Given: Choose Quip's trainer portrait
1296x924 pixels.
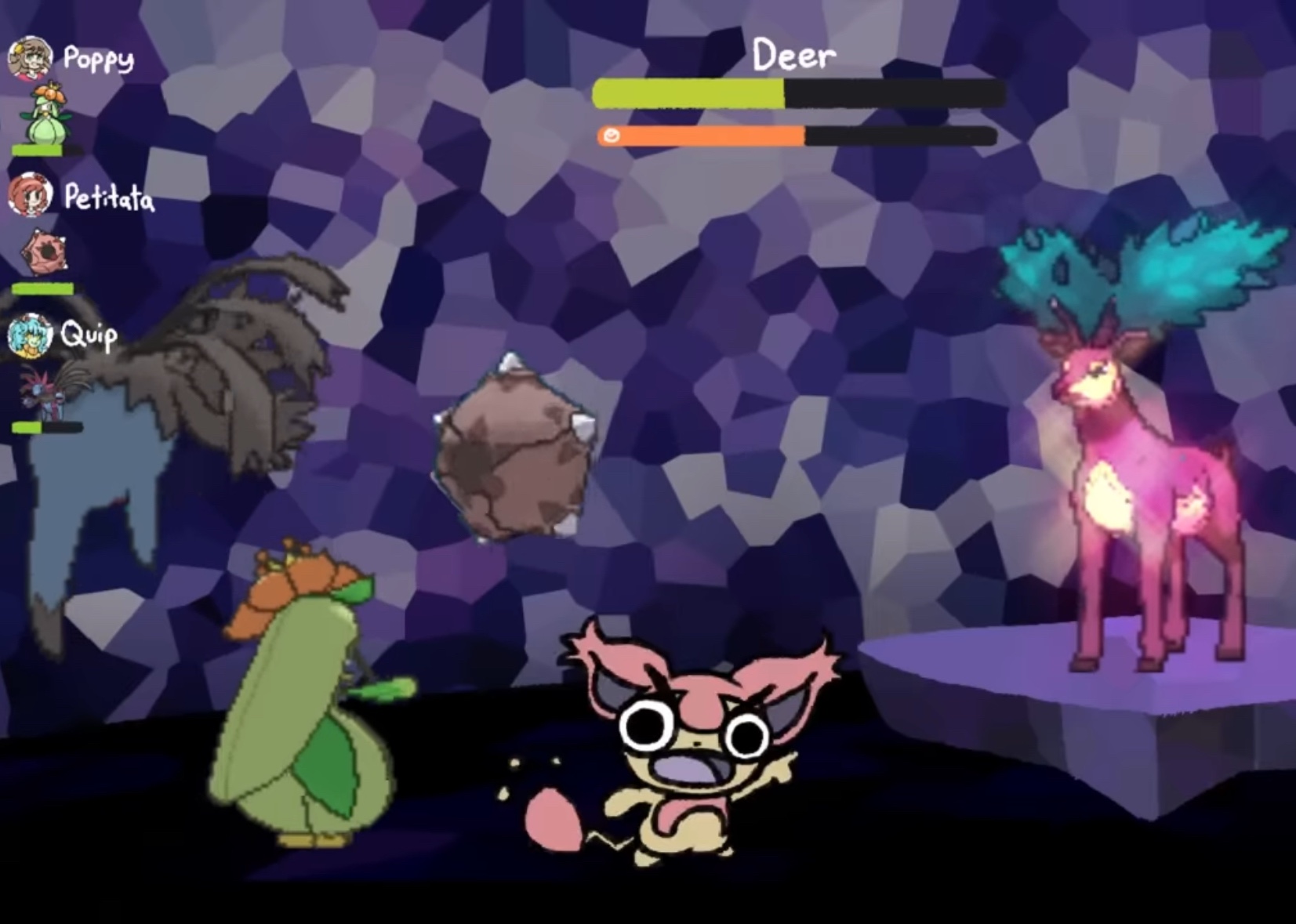Looking at the screenshot, I should coord(30,335).
